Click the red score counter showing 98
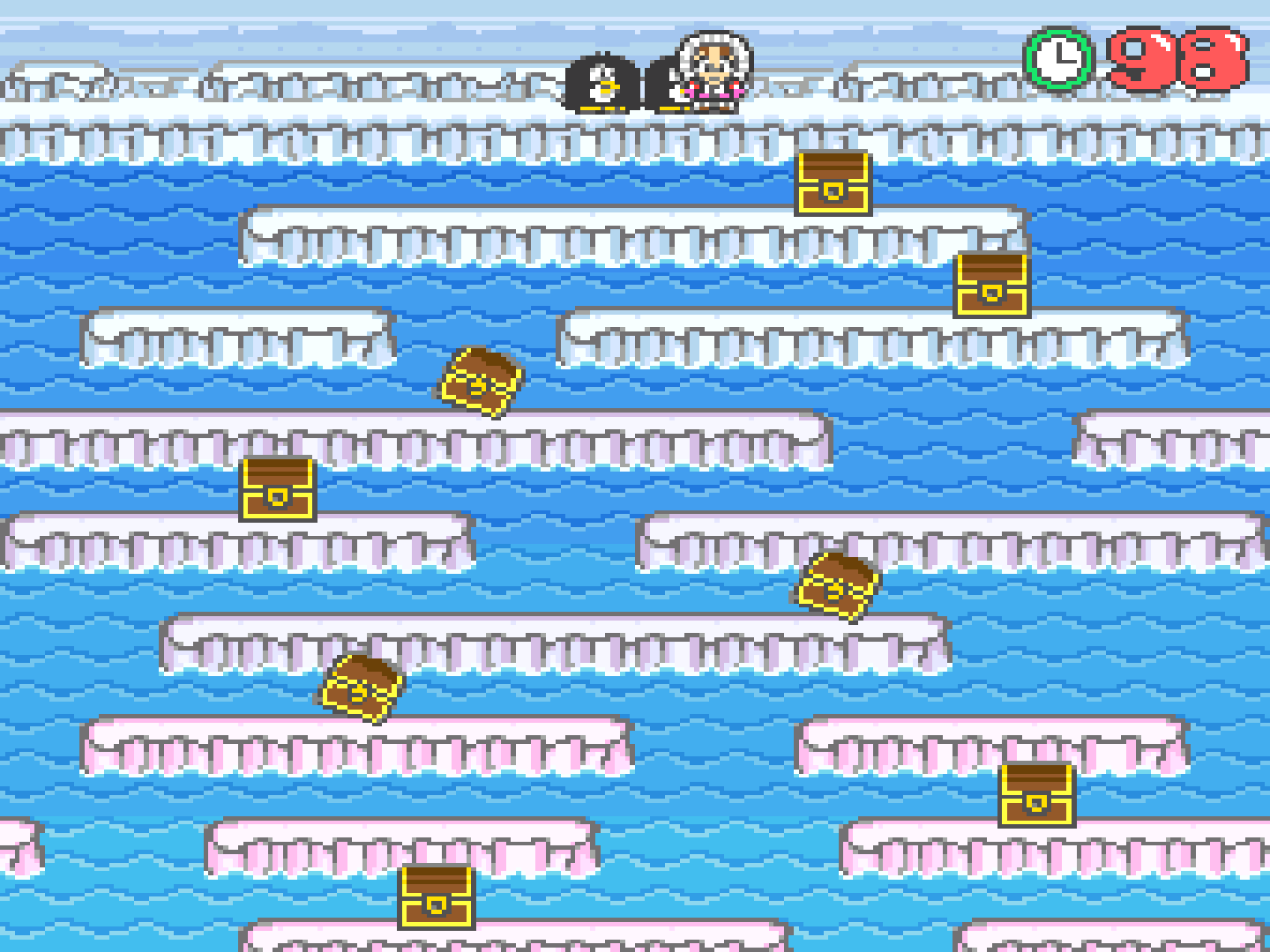The width and height of the screenshot is (1270, 952). click(1173, 59)
